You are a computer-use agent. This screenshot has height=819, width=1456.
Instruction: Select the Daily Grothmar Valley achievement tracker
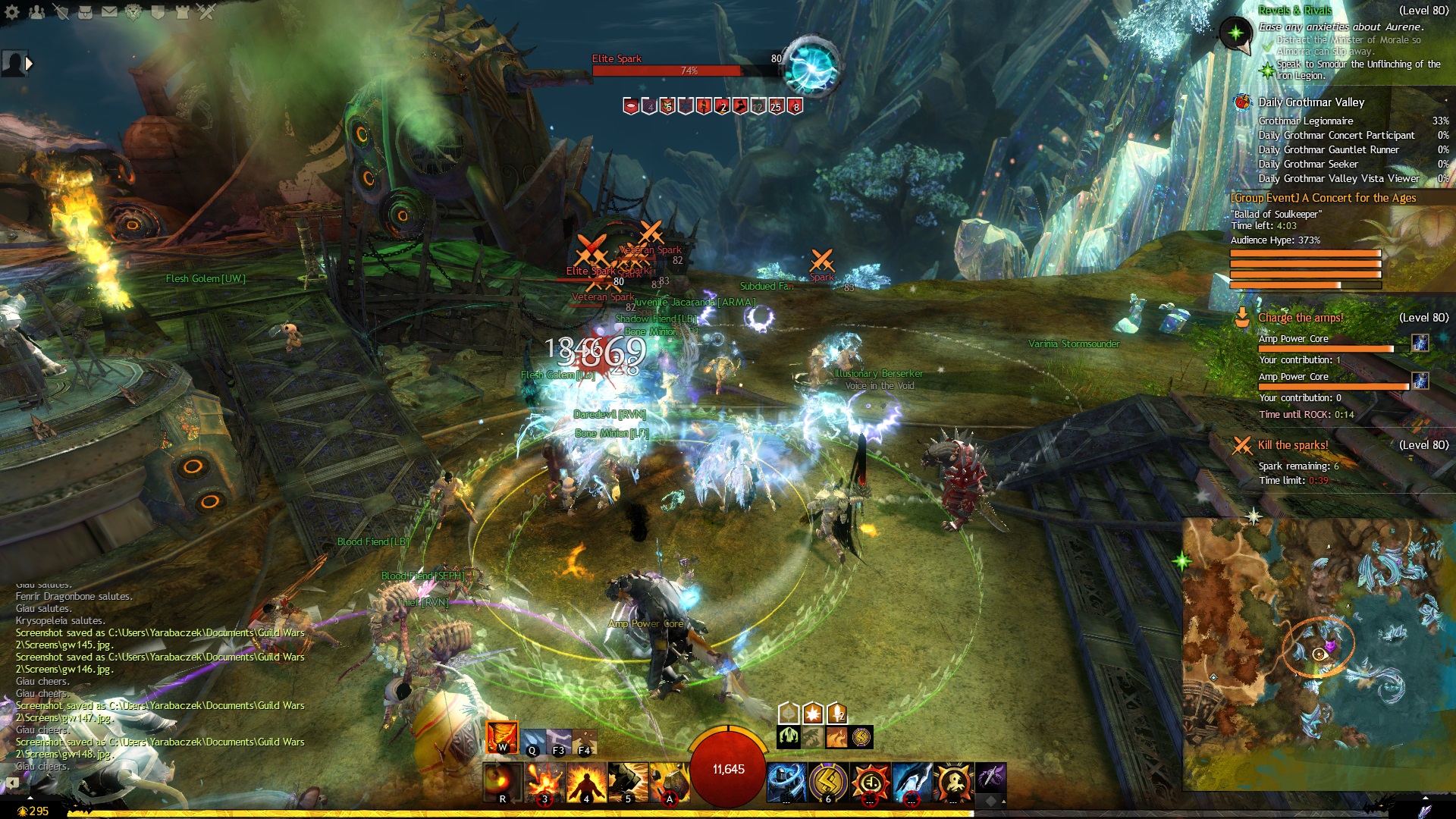tap(1310, 102)
